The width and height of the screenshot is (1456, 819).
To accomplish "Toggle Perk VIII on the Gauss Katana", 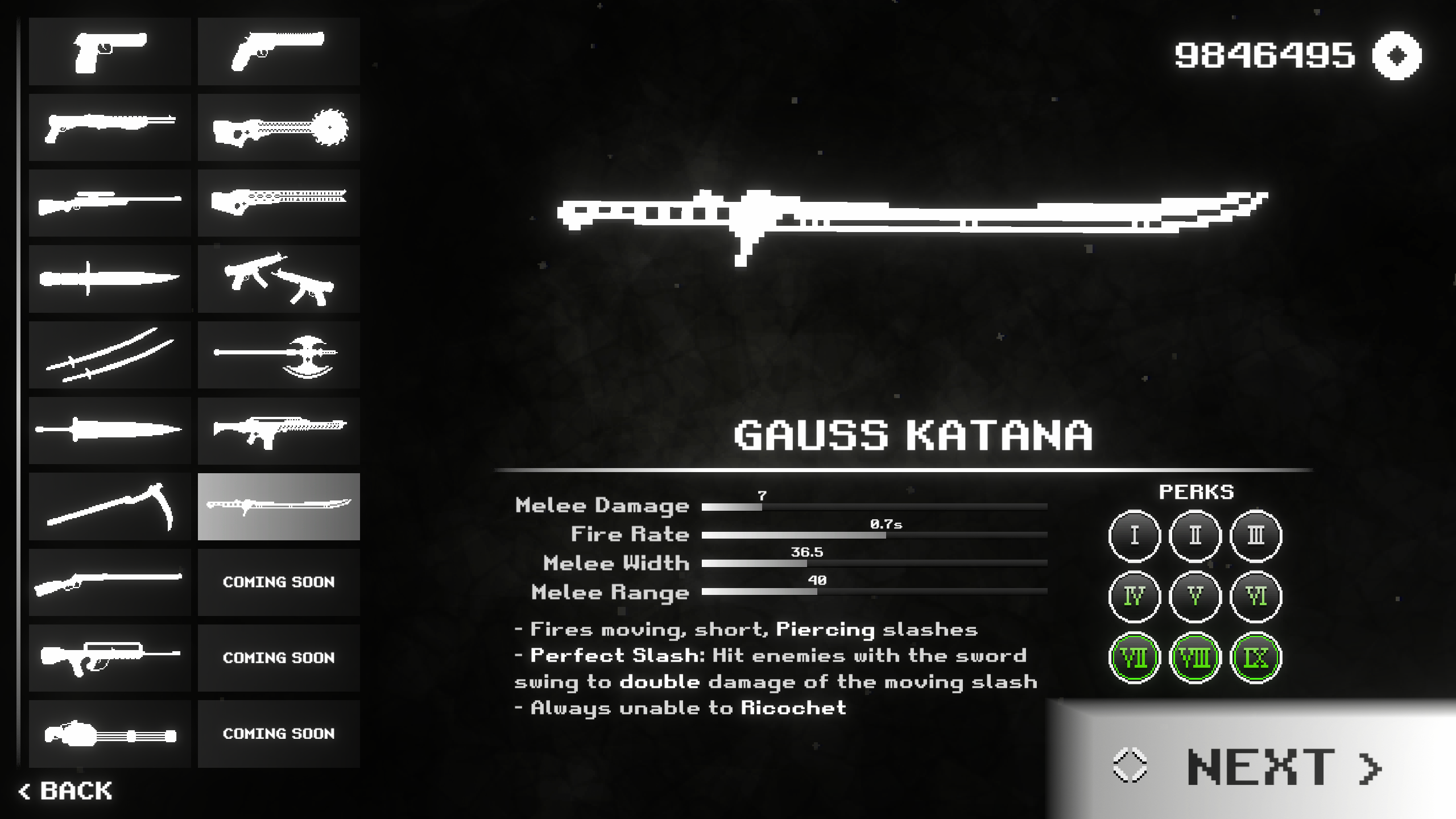I will click(1194, 657).
